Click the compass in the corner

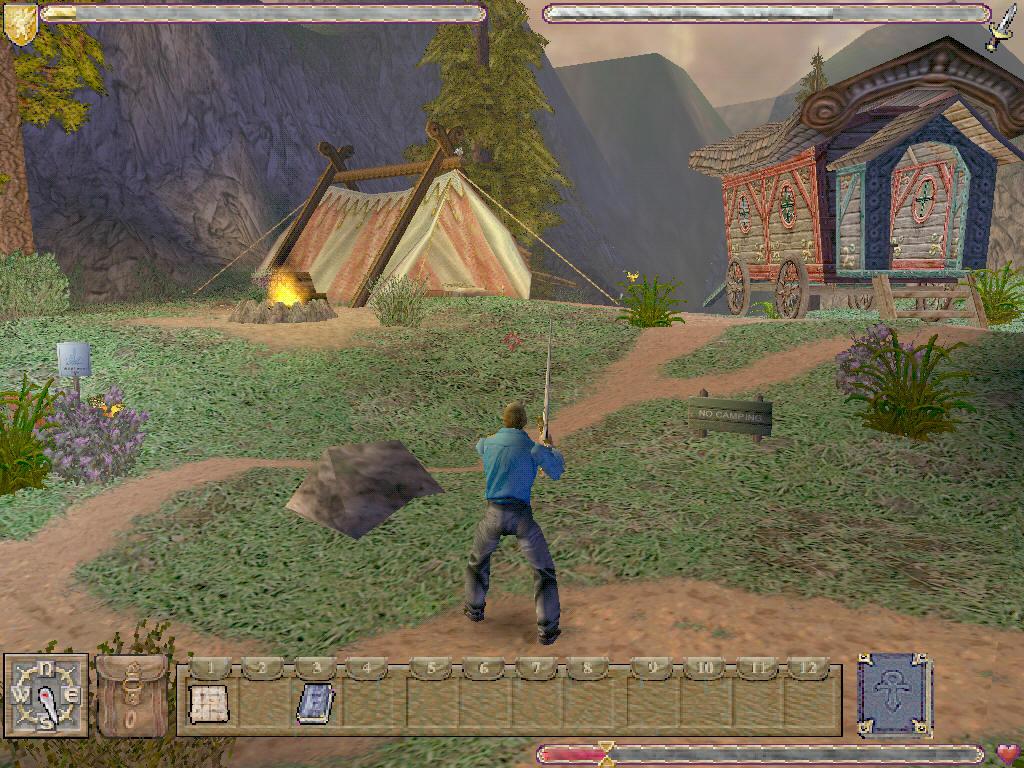coord(46,696)
